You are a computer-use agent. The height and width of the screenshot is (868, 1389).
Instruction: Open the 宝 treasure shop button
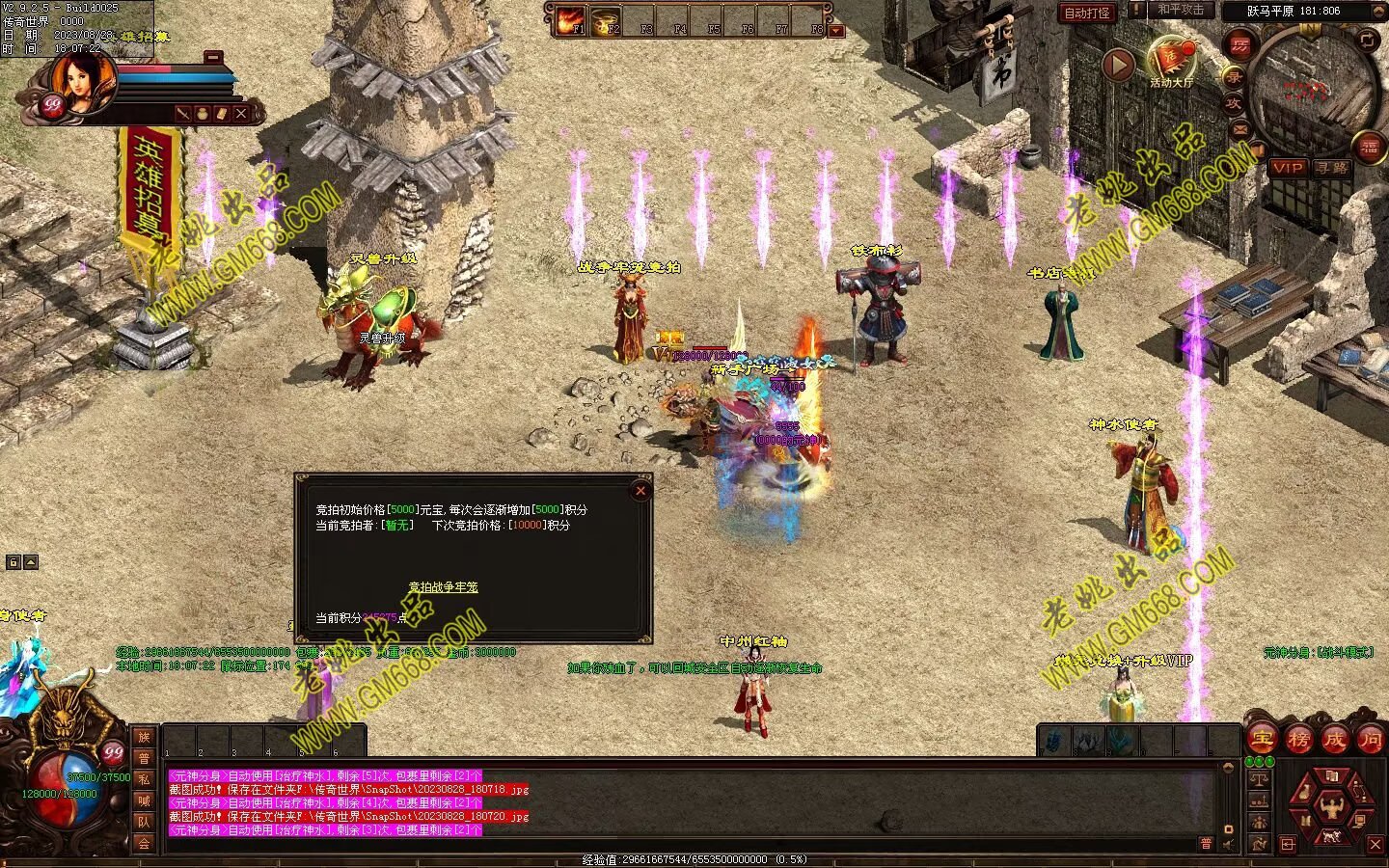[1262, 740]
